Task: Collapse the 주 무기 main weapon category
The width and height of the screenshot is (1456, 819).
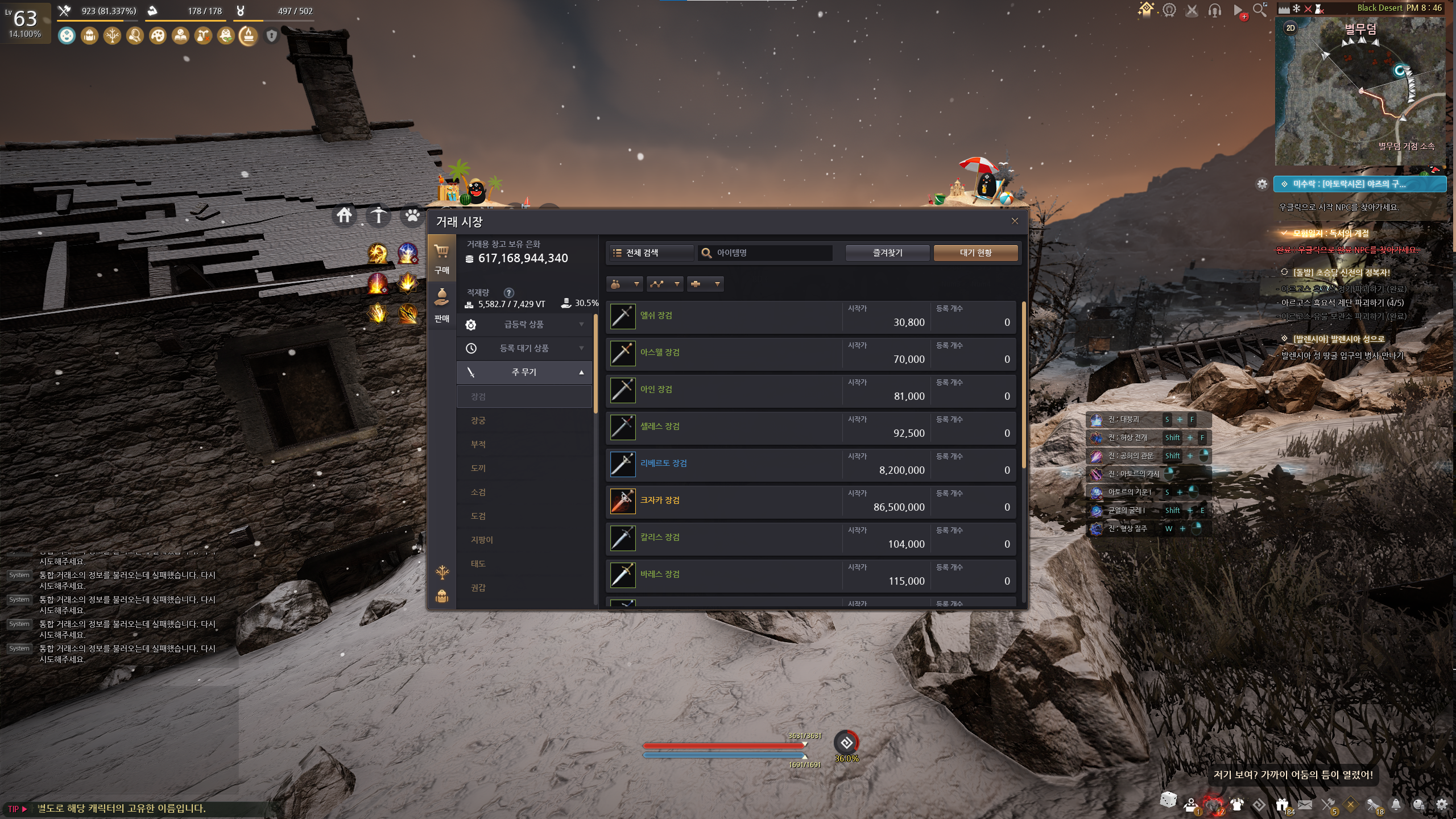Action: coord(524,372)
